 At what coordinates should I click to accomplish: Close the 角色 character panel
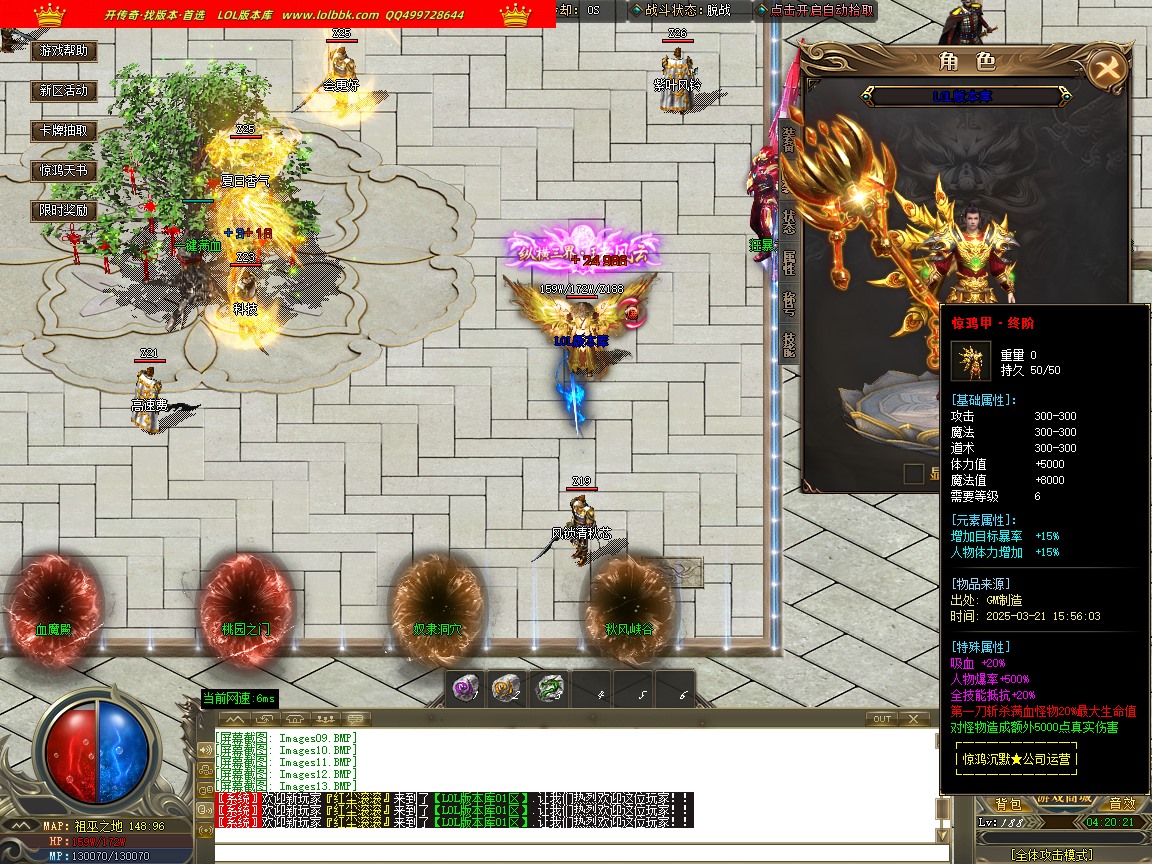pos(1106,68)
